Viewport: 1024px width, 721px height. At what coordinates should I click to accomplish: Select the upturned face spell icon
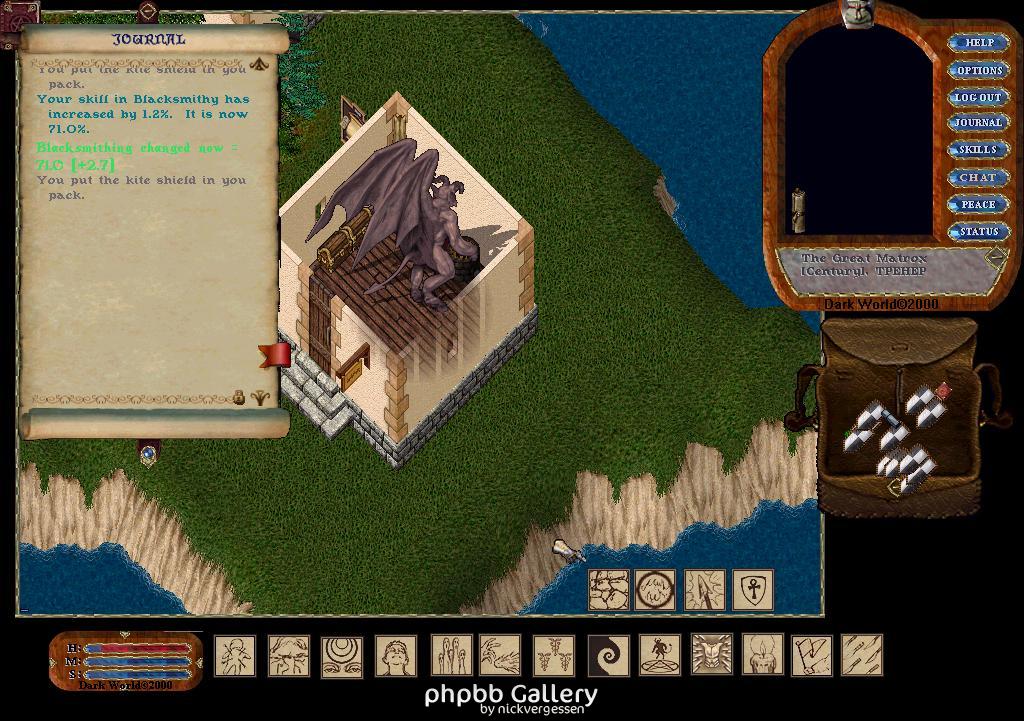[x=396, y=655]
